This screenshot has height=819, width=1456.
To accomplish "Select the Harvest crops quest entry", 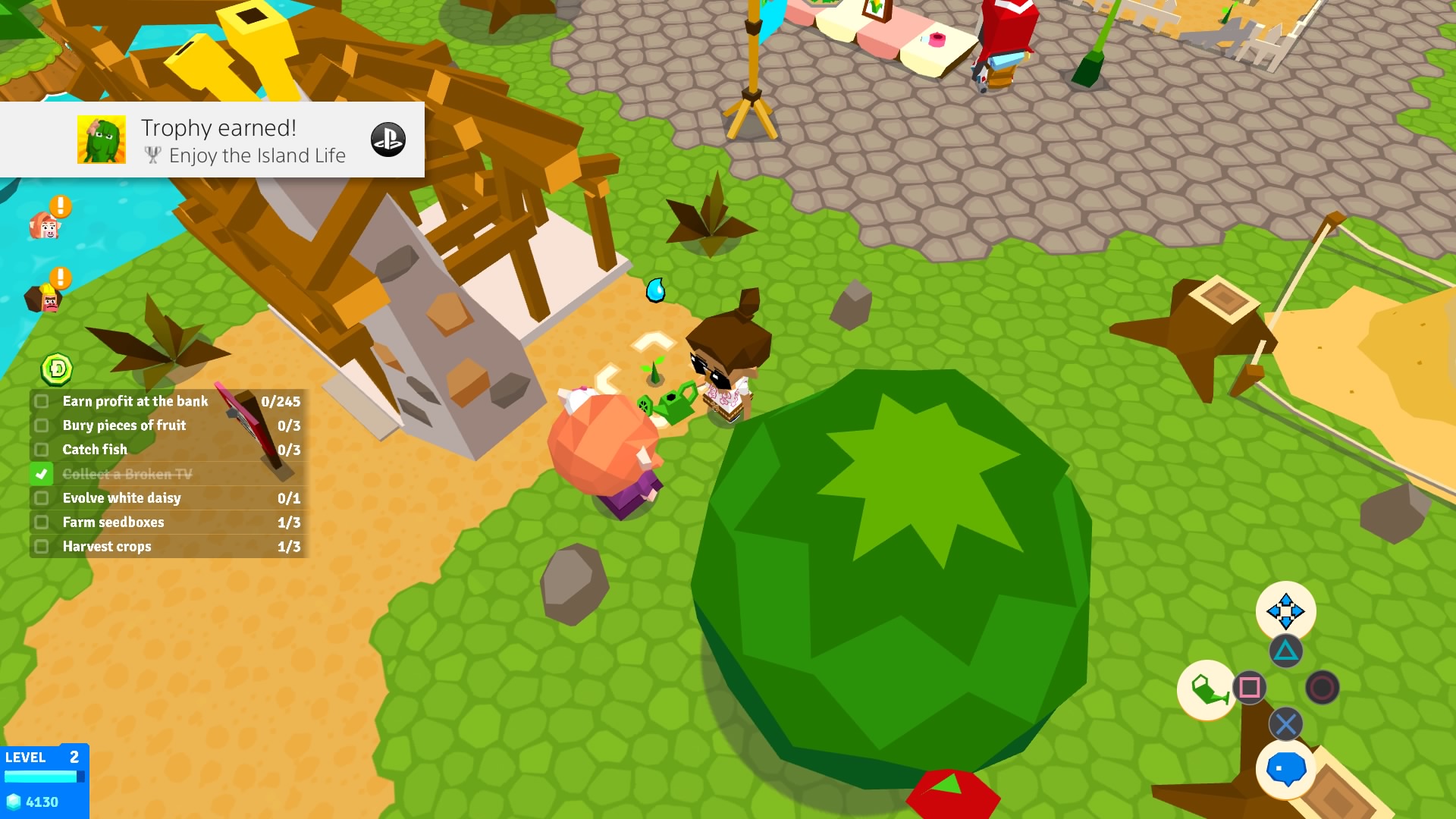I will tap(106, 546).
